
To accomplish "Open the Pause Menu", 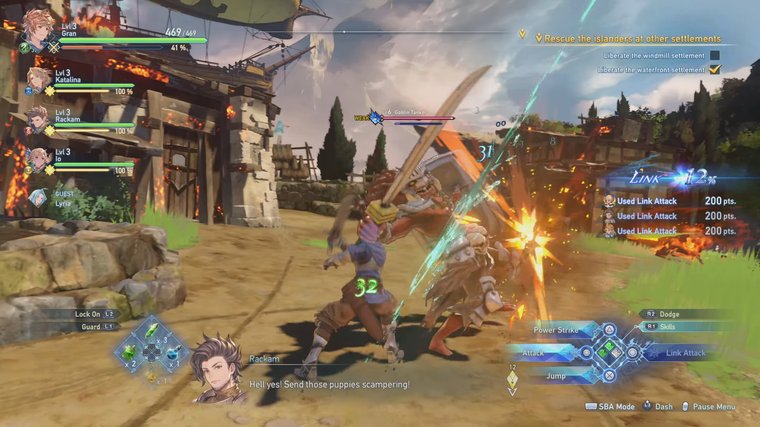I will [711, 407].
